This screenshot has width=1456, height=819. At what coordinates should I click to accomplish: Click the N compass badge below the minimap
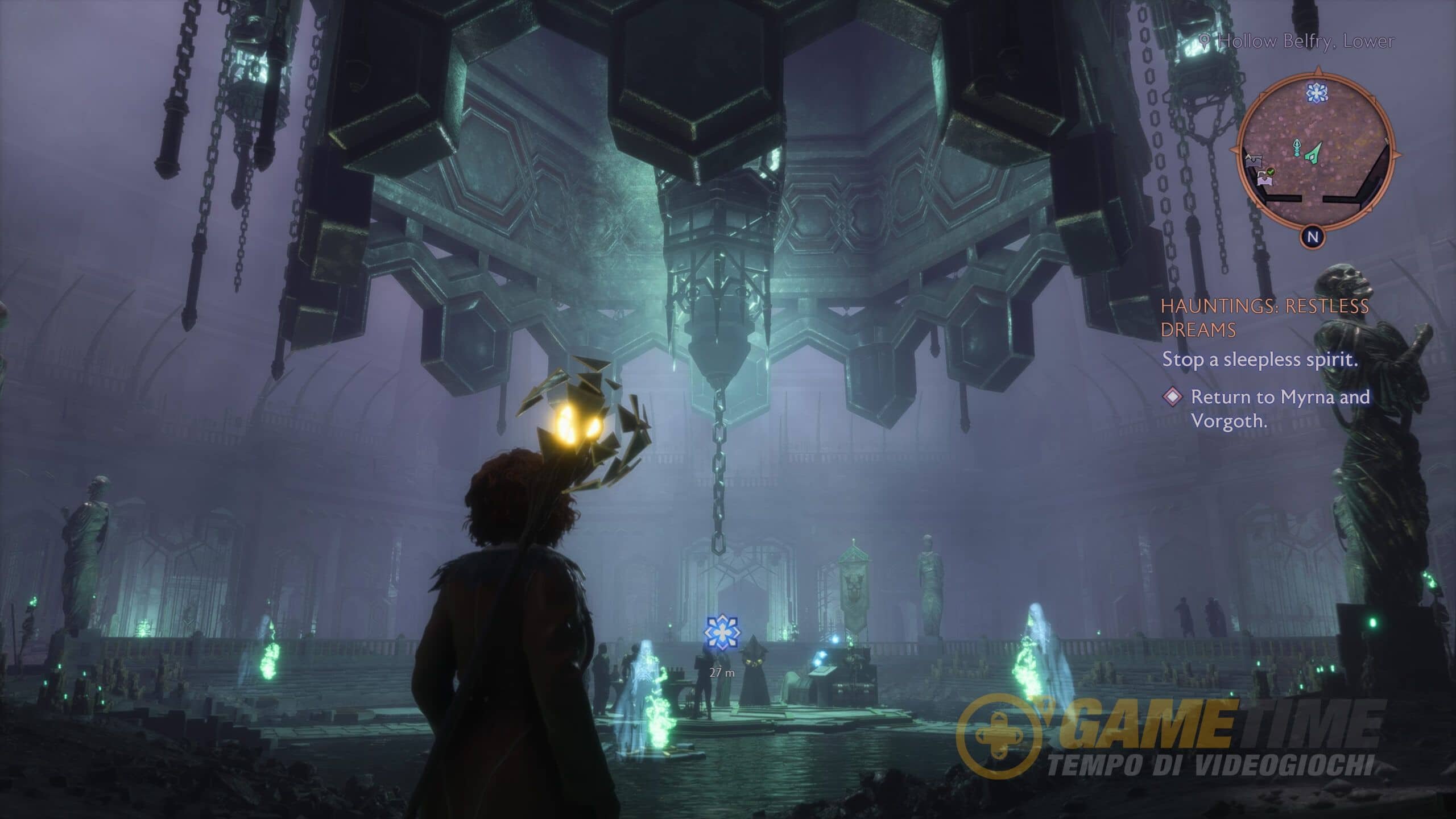1313,237
